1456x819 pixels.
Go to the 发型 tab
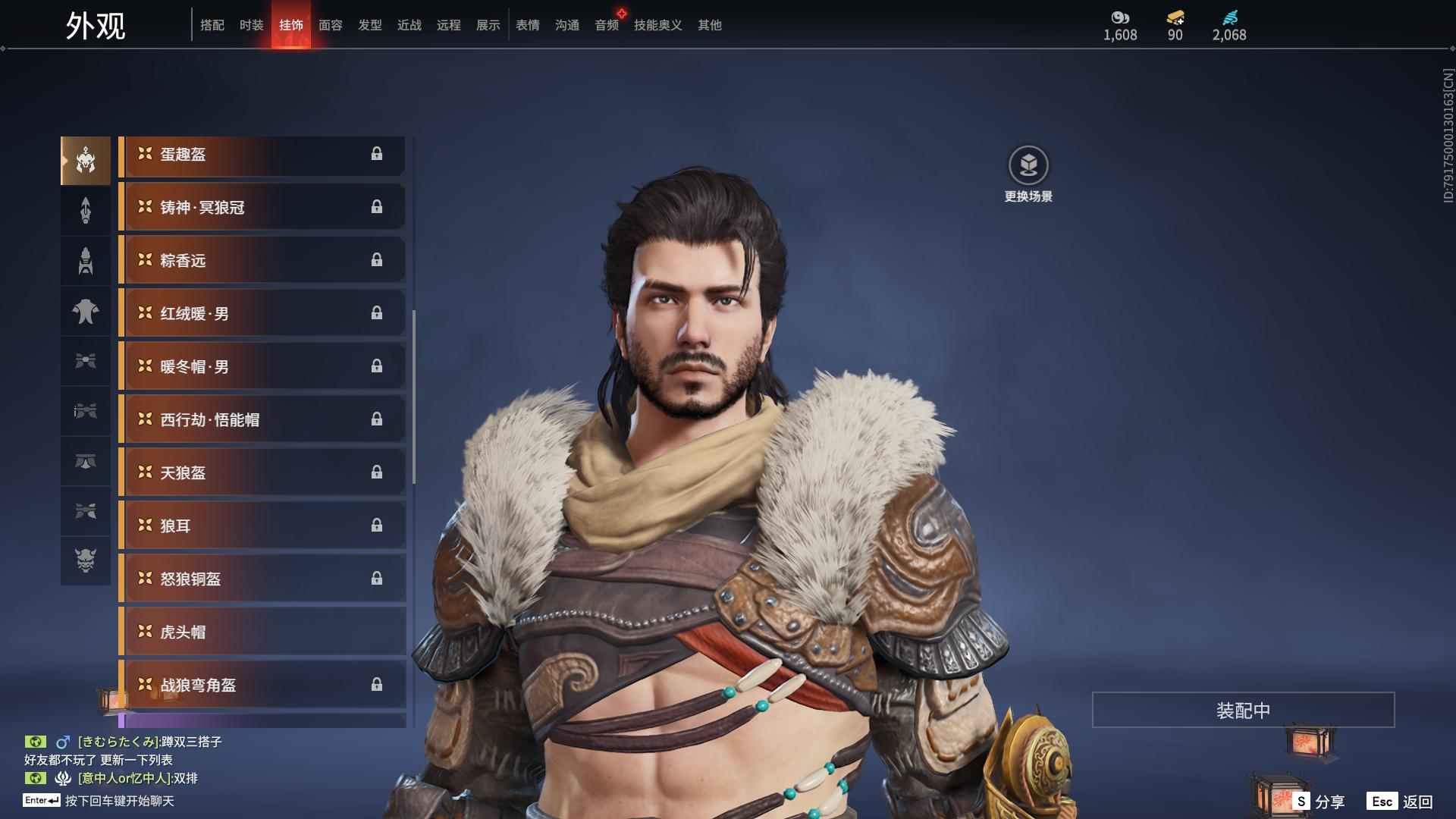tap(370, 25)
